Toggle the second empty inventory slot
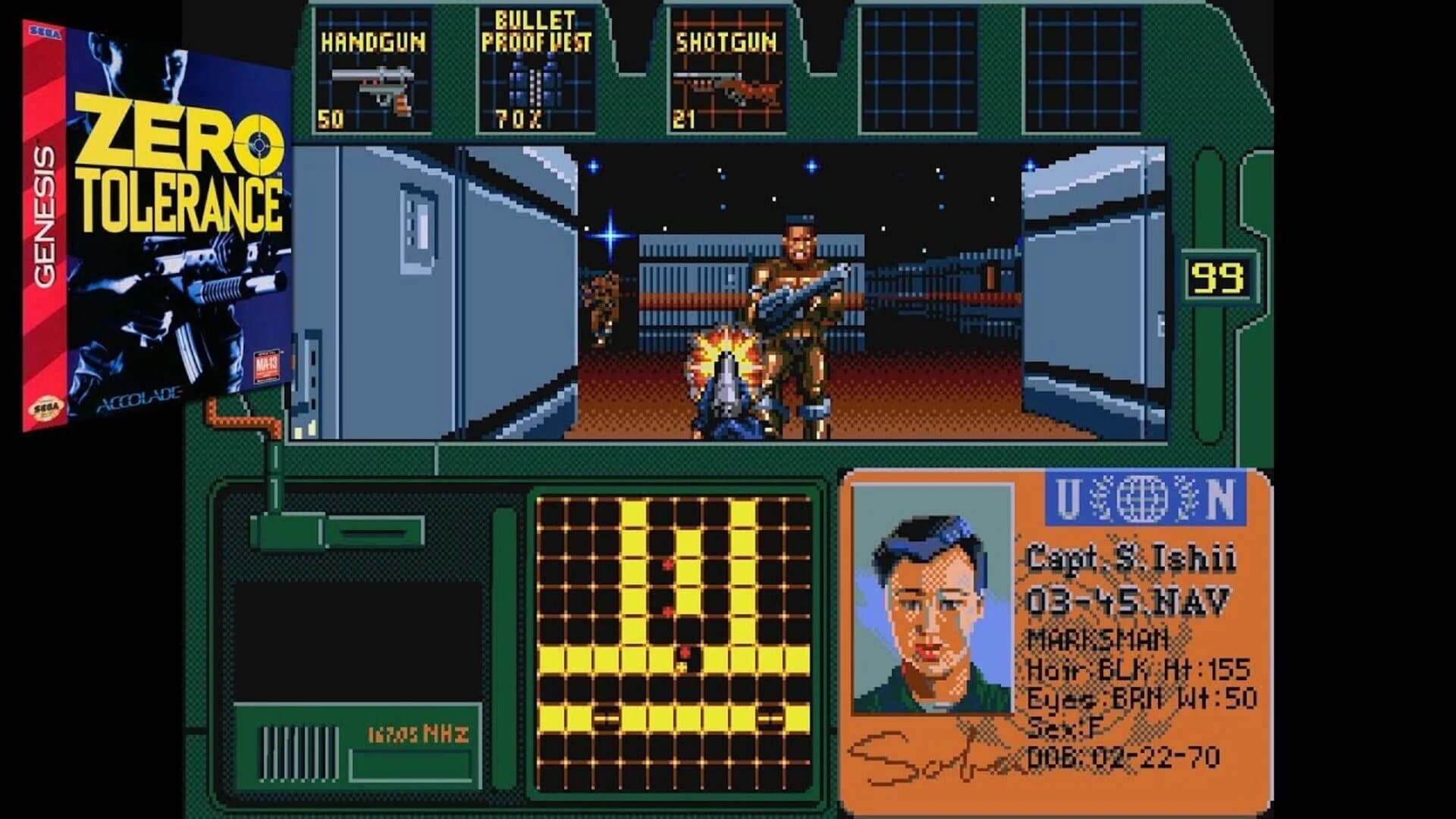This screenshot has width=1456, height=819. pos(1086,68)
